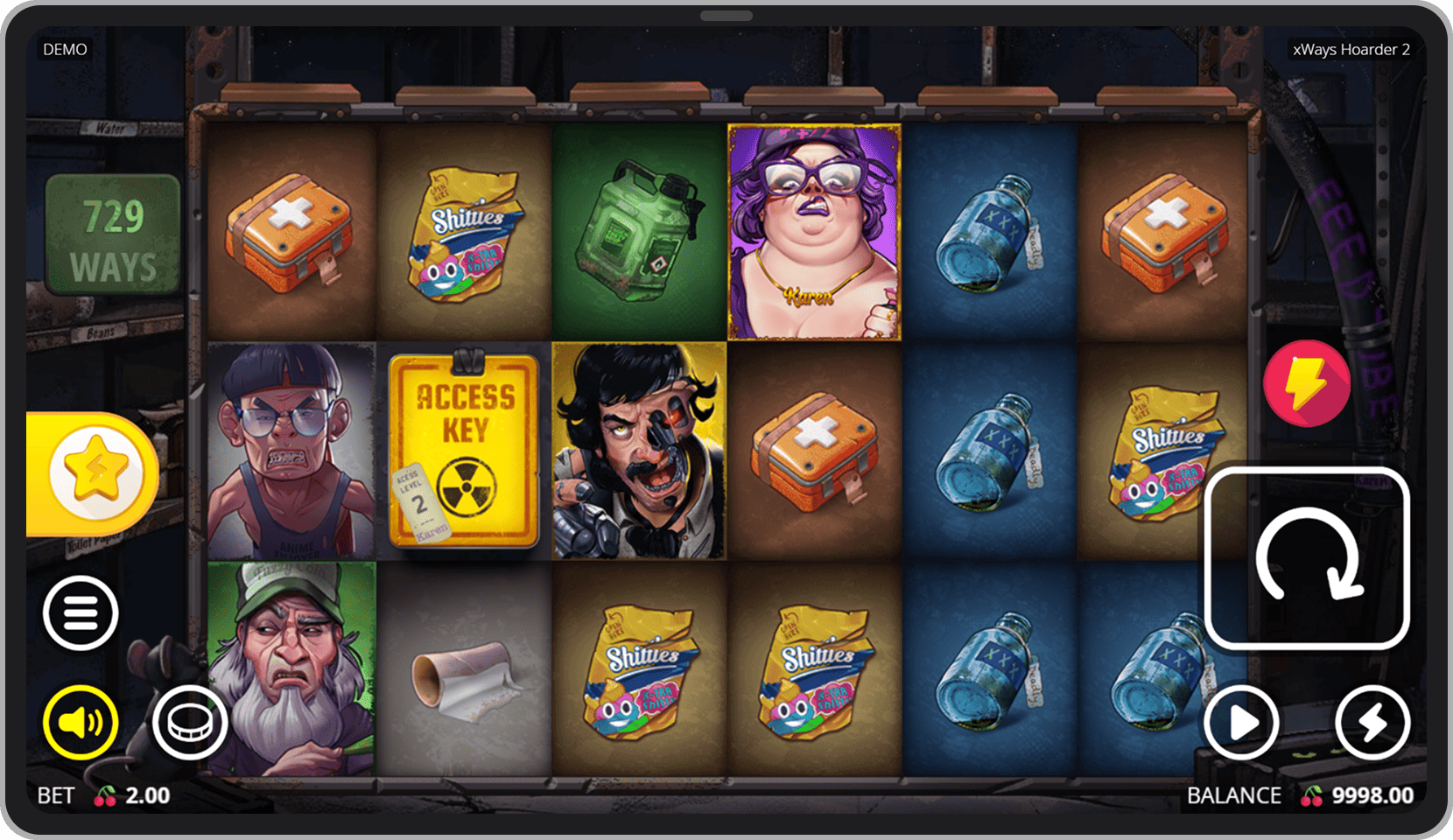Spin the reels with the circular arrow button

point(1307,558)
